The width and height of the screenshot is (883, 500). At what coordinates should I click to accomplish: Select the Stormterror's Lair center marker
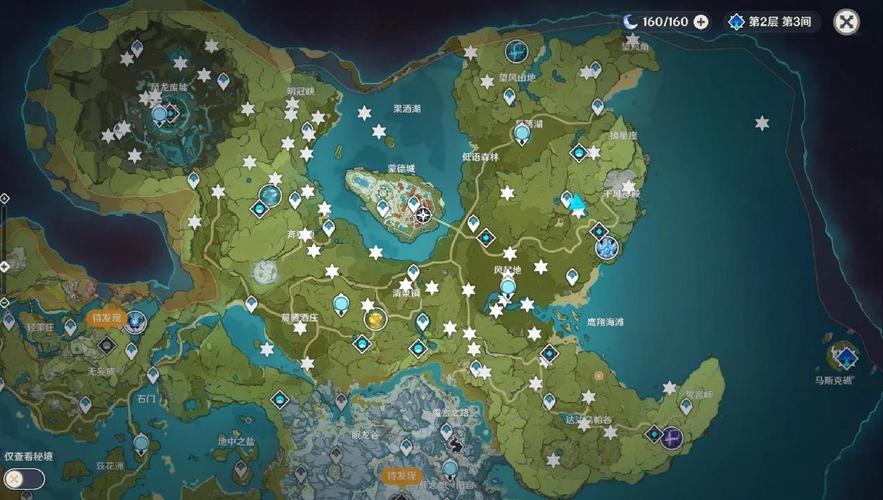(159, 116)
